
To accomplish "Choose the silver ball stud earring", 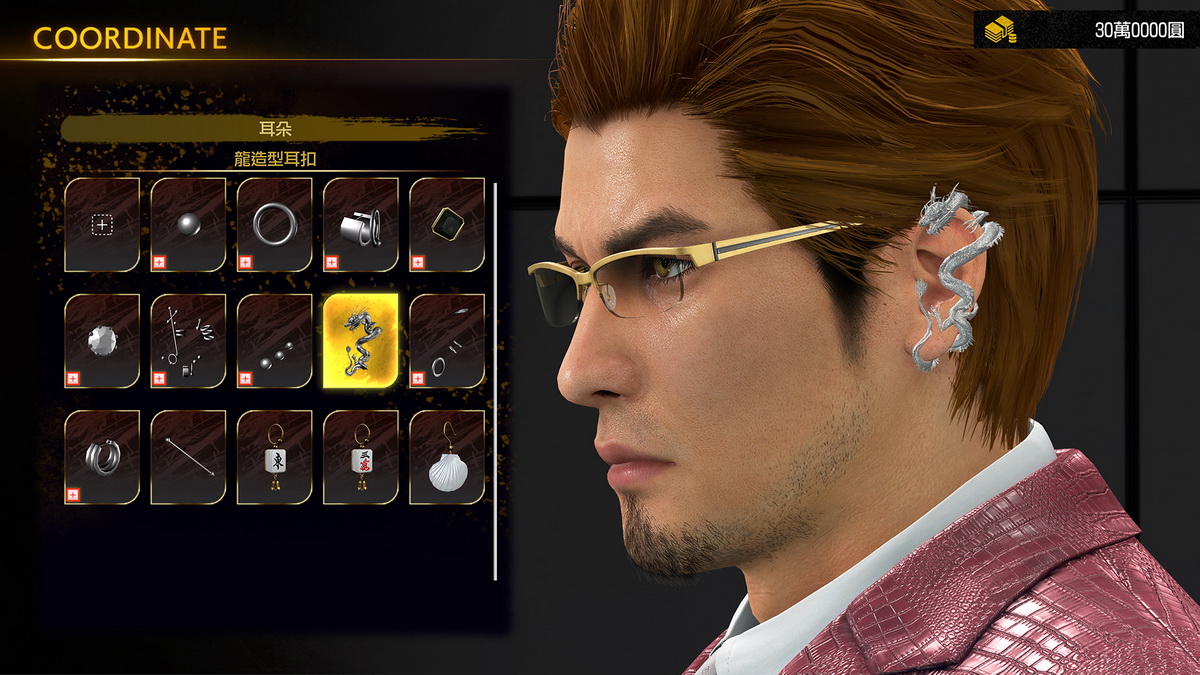I will point(188,225).
